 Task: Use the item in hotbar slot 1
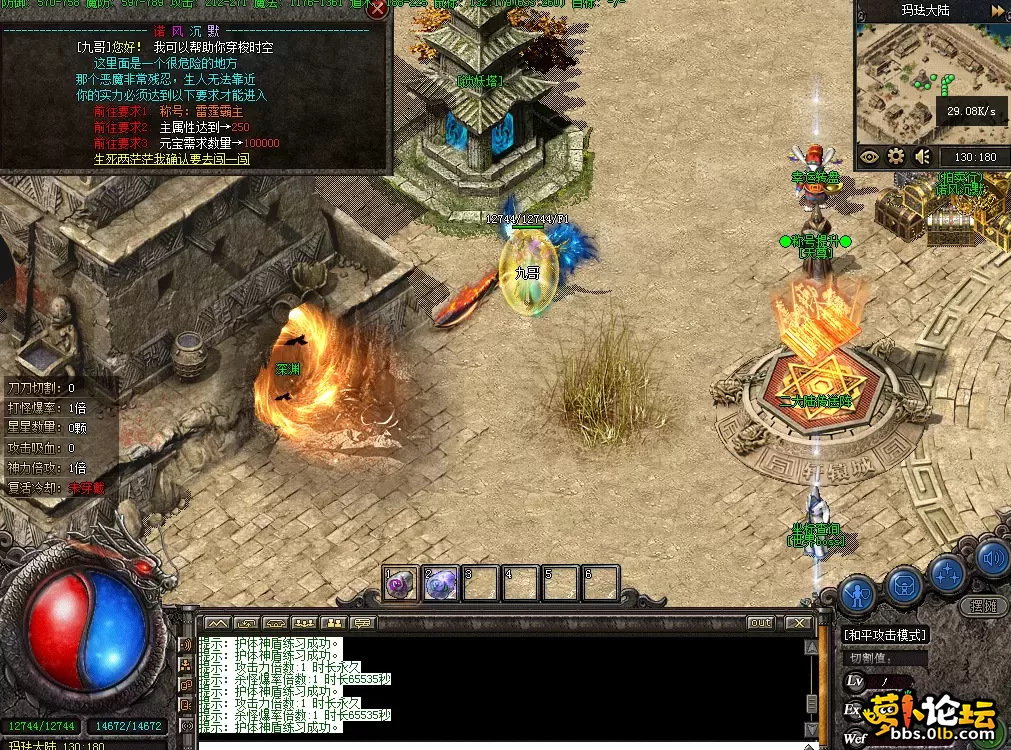(x=400, y=584)
